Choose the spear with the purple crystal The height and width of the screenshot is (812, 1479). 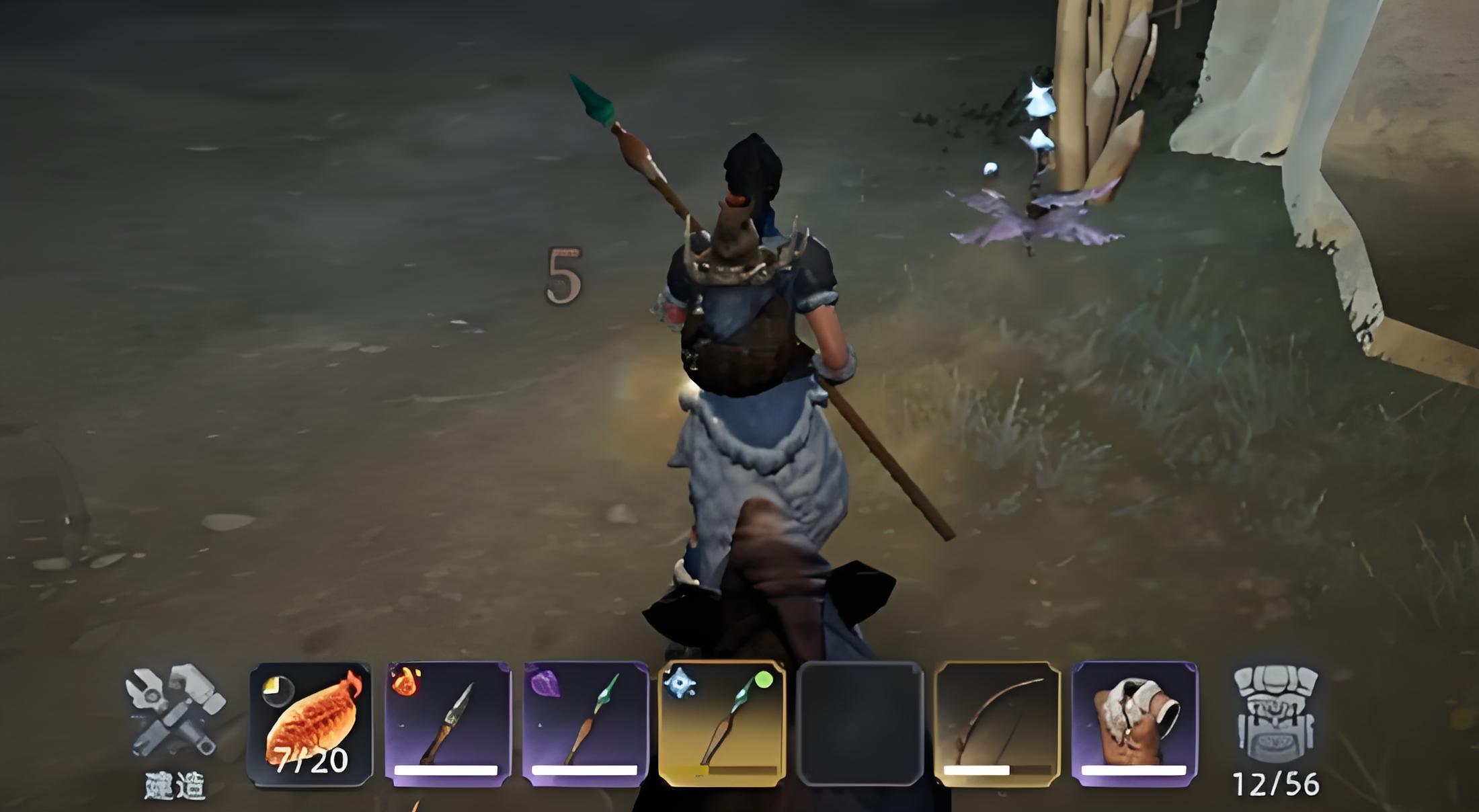[x=585, y=724]
